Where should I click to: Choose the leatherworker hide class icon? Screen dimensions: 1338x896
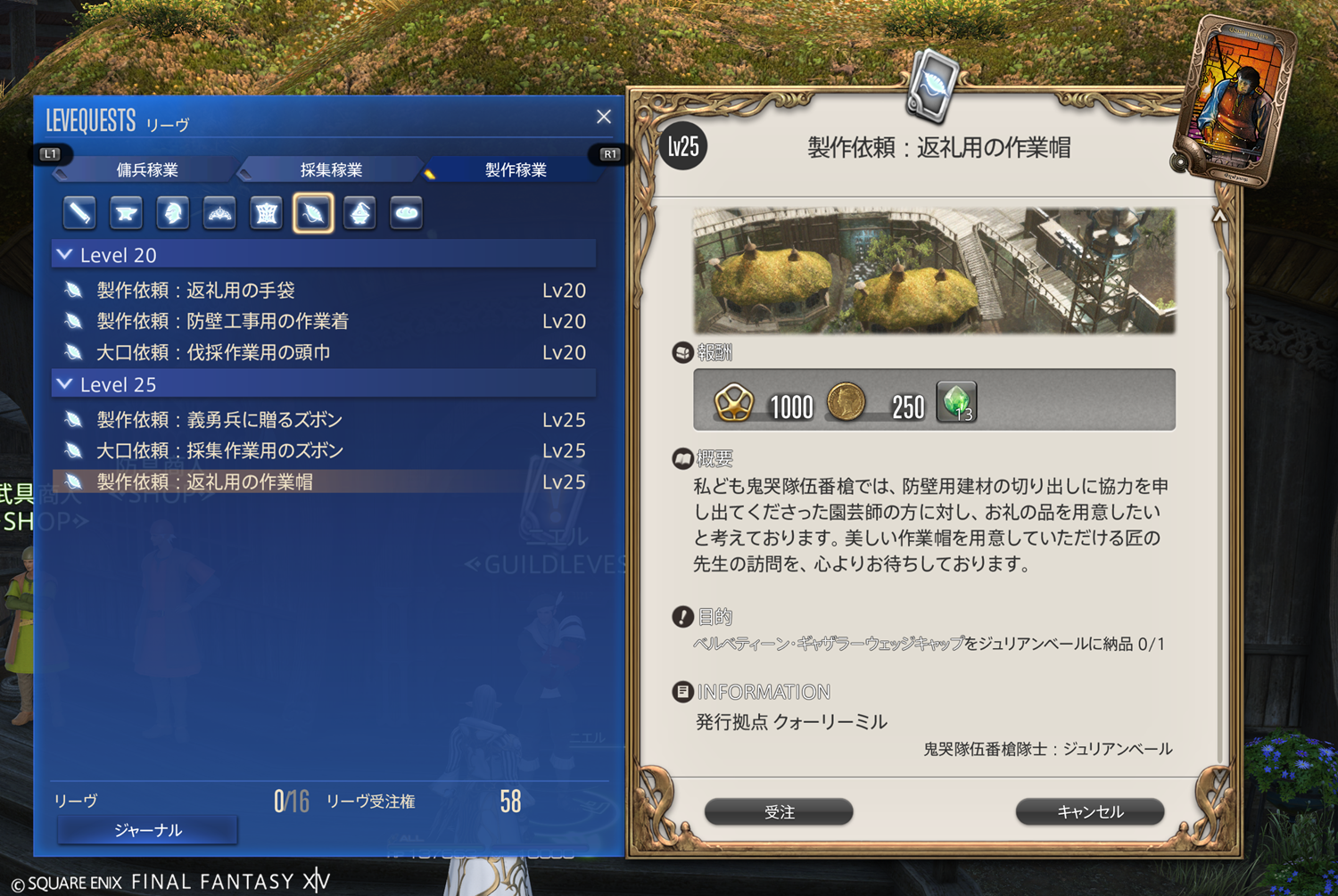click(x=267, y=213)
